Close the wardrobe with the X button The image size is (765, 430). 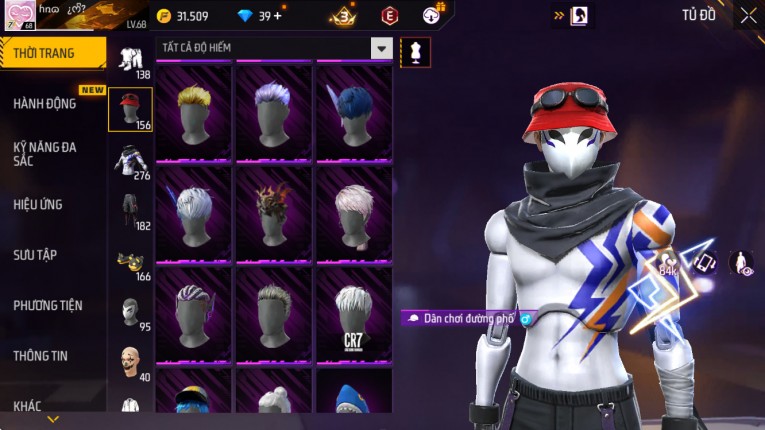pyautogui.click(x=748, y=15)
